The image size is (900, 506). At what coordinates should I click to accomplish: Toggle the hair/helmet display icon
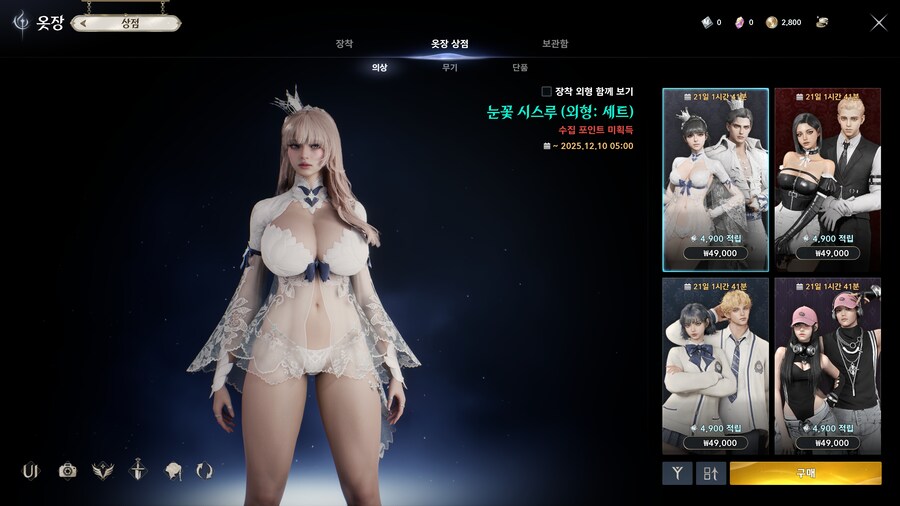172,470
